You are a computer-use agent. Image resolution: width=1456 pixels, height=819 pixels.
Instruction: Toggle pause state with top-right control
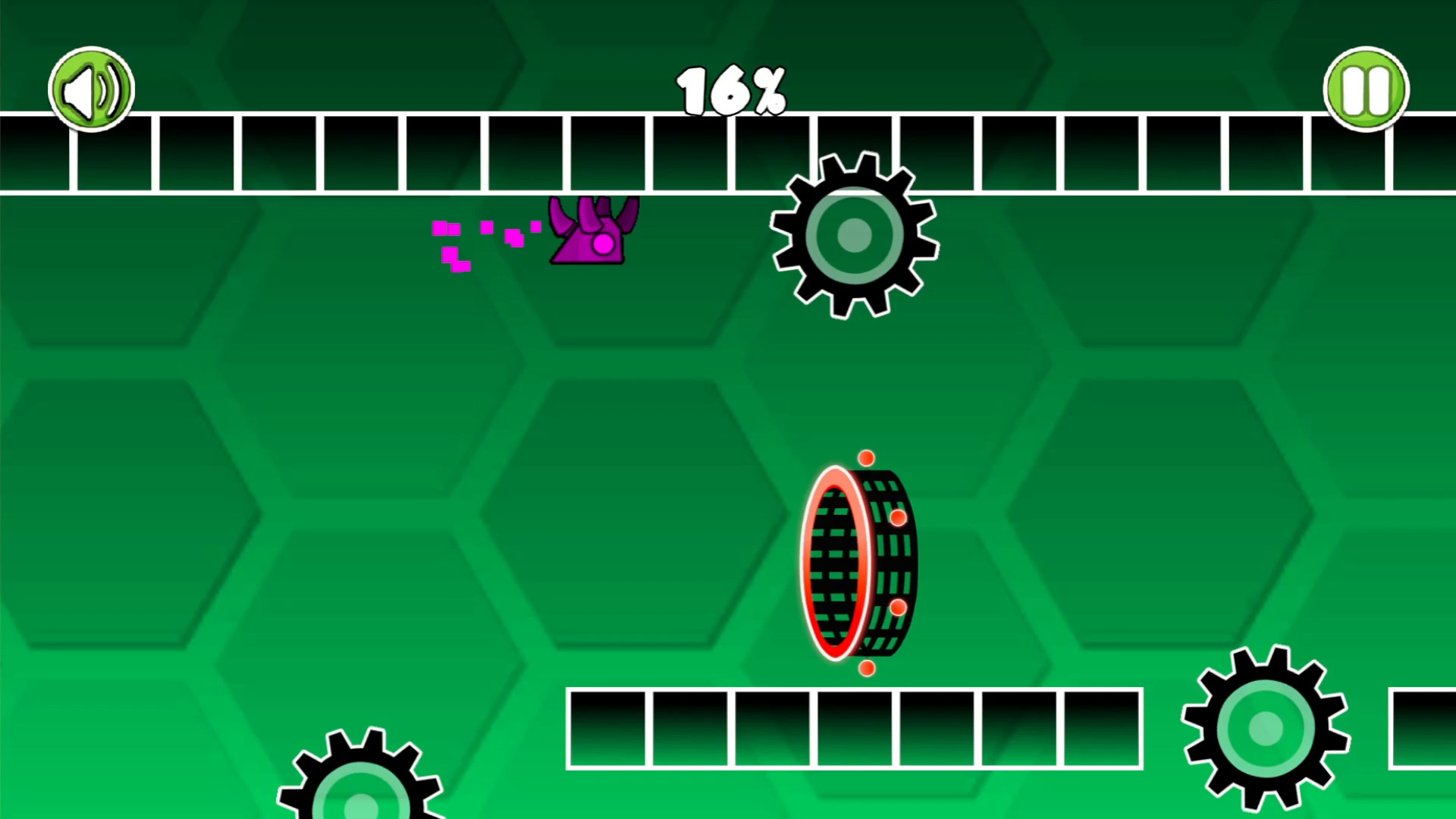(1365, 89)
